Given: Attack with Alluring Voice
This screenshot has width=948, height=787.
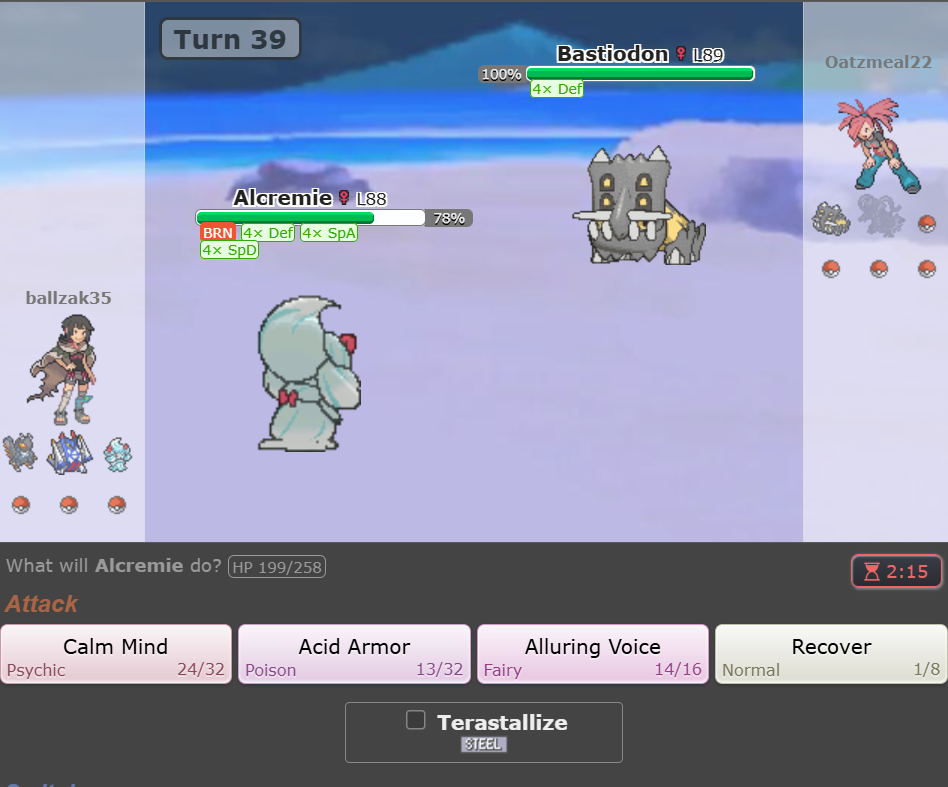Looking at the screenshot, I should pos(593,654).
